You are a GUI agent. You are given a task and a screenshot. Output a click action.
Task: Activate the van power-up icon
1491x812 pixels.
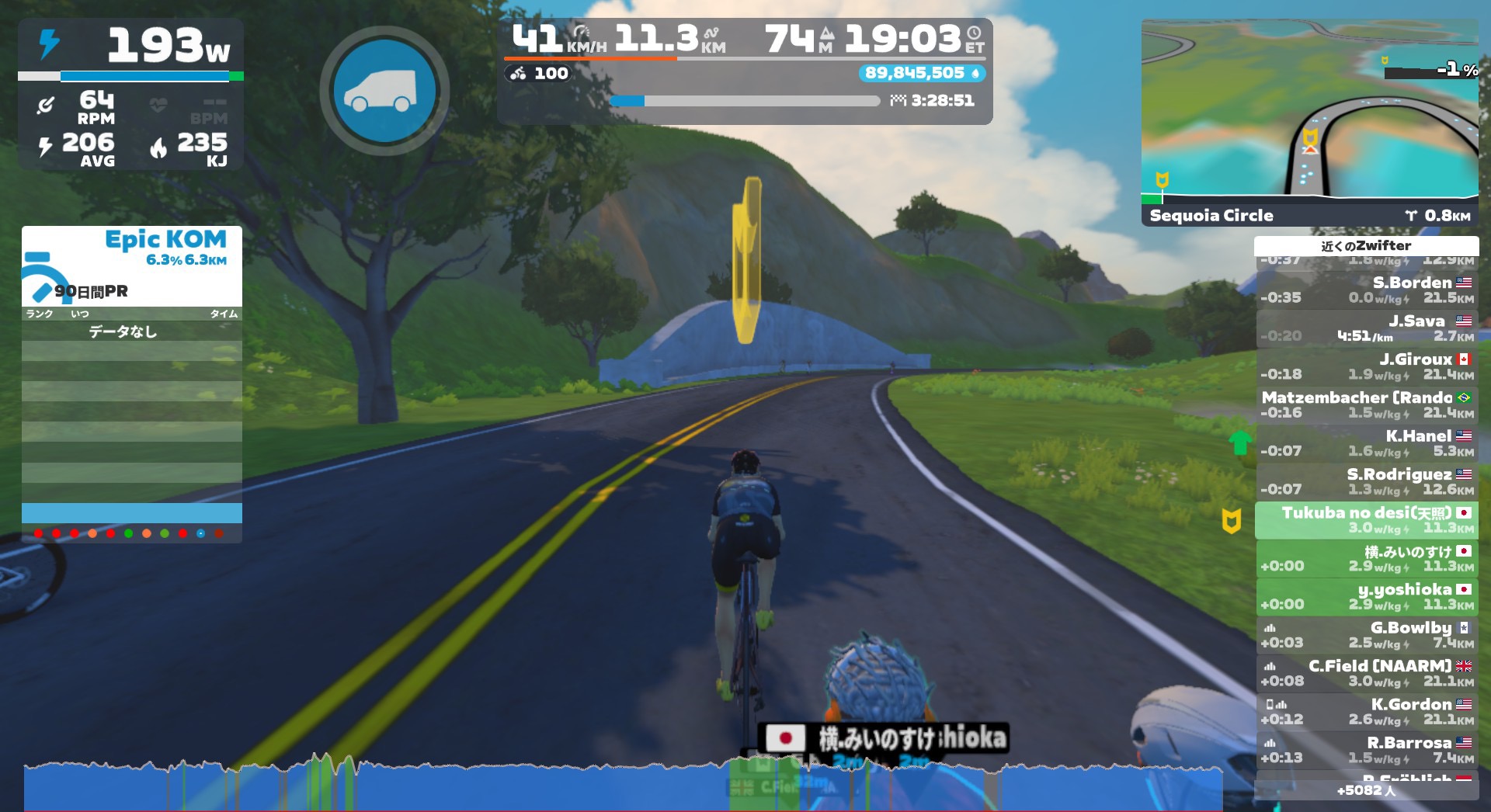click(384, 91)
